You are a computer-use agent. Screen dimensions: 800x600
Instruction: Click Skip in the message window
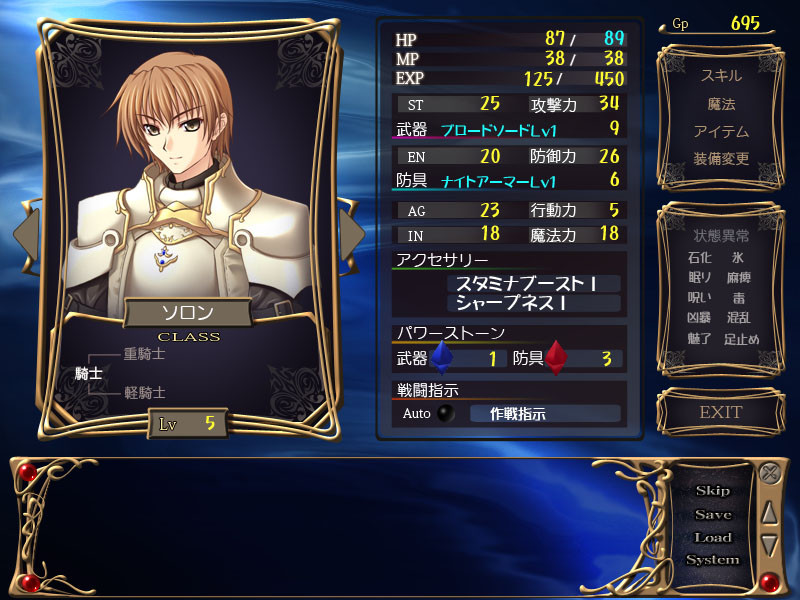pos(713,491)
